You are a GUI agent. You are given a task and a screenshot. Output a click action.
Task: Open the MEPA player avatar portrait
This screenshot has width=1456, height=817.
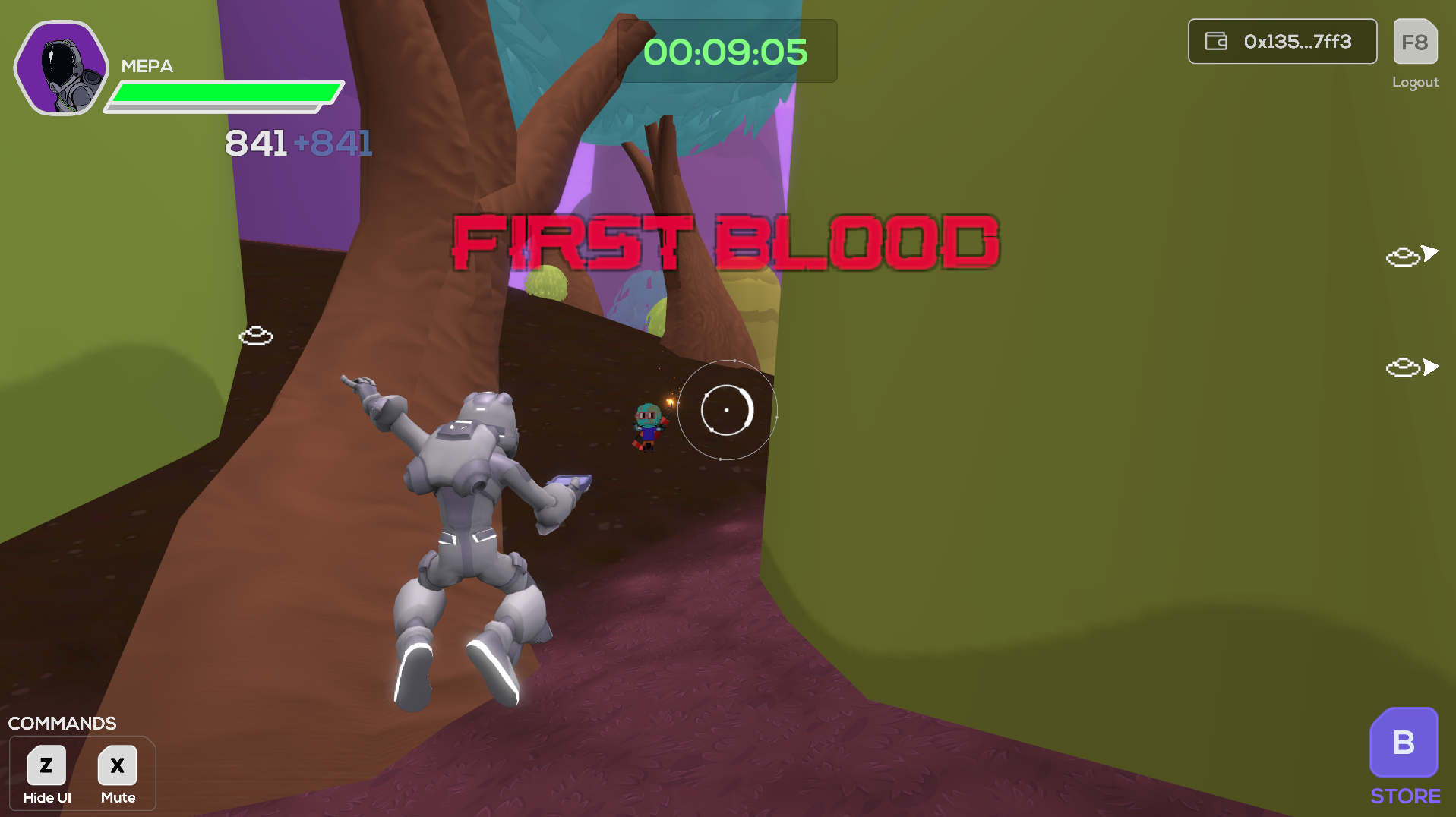[x=62, y=66]
